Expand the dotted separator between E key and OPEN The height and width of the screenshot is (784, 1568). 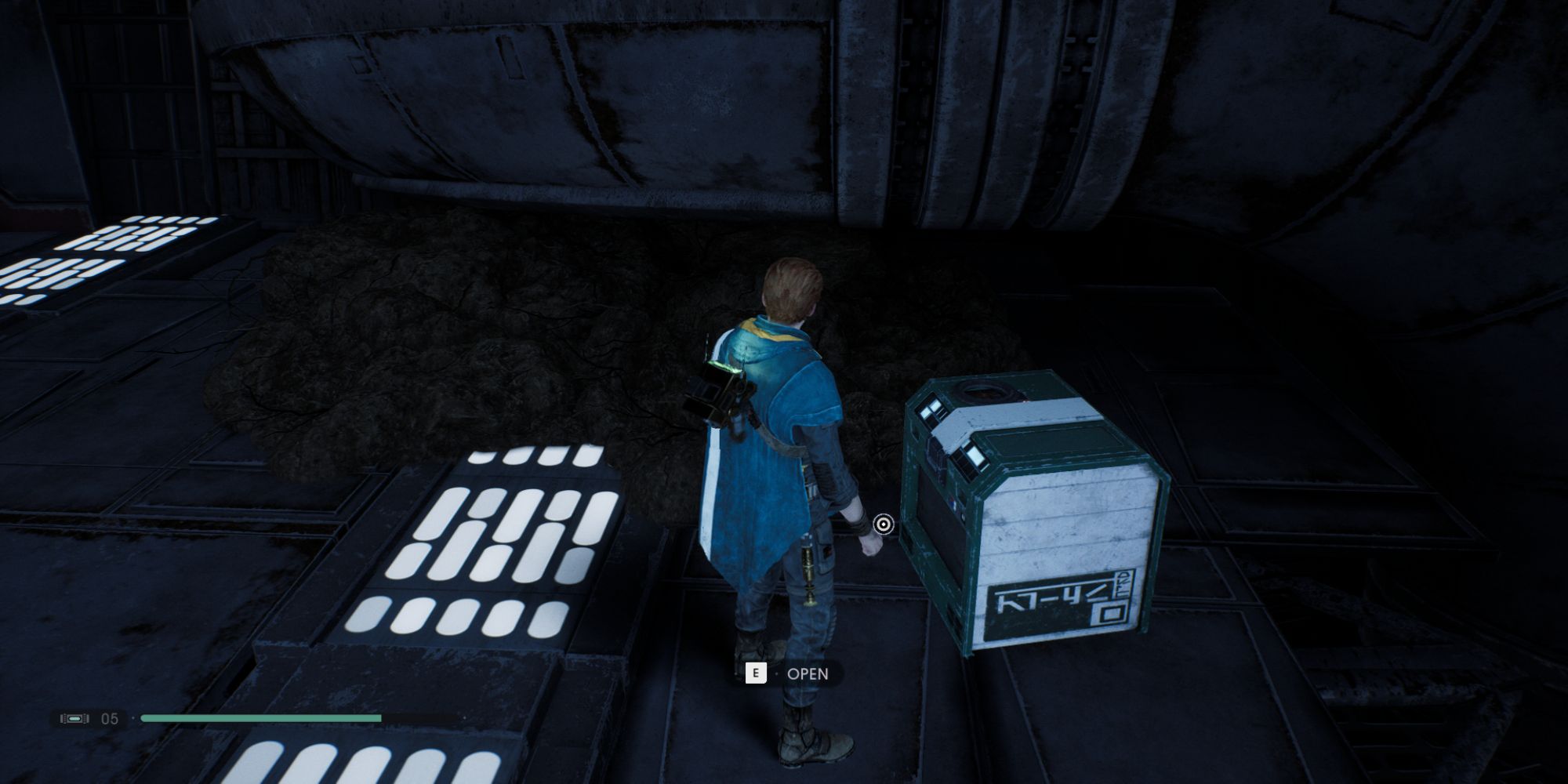point(776,673)
